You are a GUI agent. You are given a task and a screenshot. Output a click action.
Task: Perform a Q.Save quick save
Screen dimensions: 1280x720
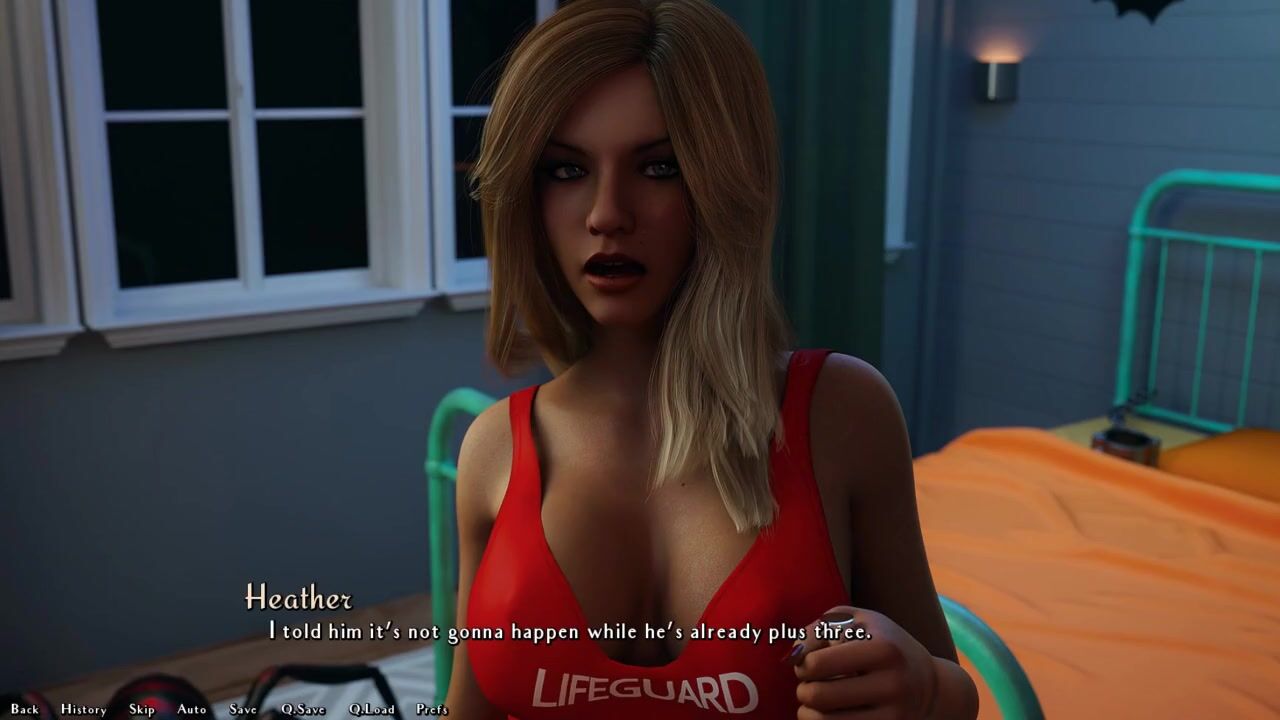click(303, 709)
